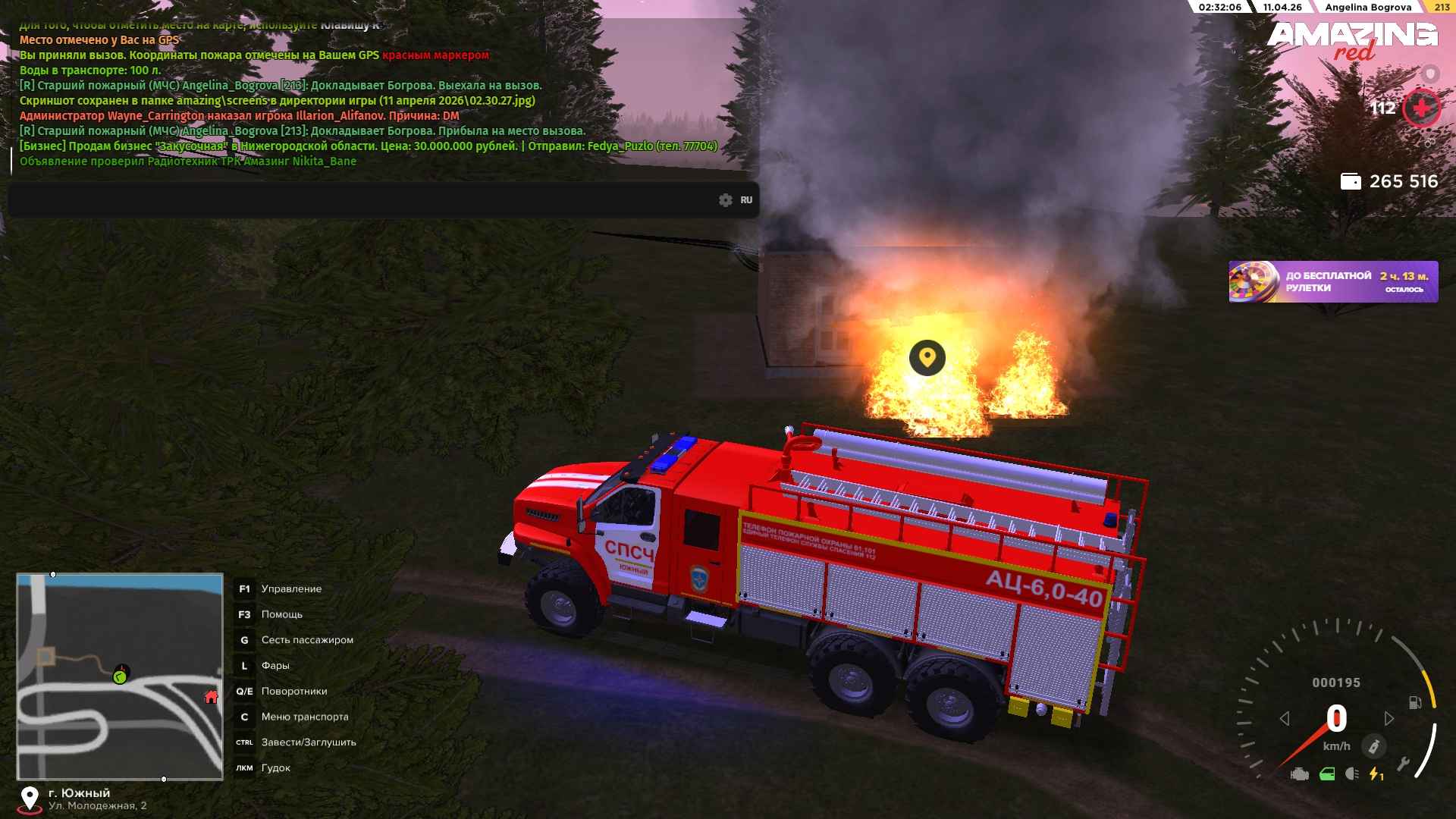Click the fire extinguisher icon on speedometer
The height and width of the screenshot is (819, 1456).
(1373, 747)
